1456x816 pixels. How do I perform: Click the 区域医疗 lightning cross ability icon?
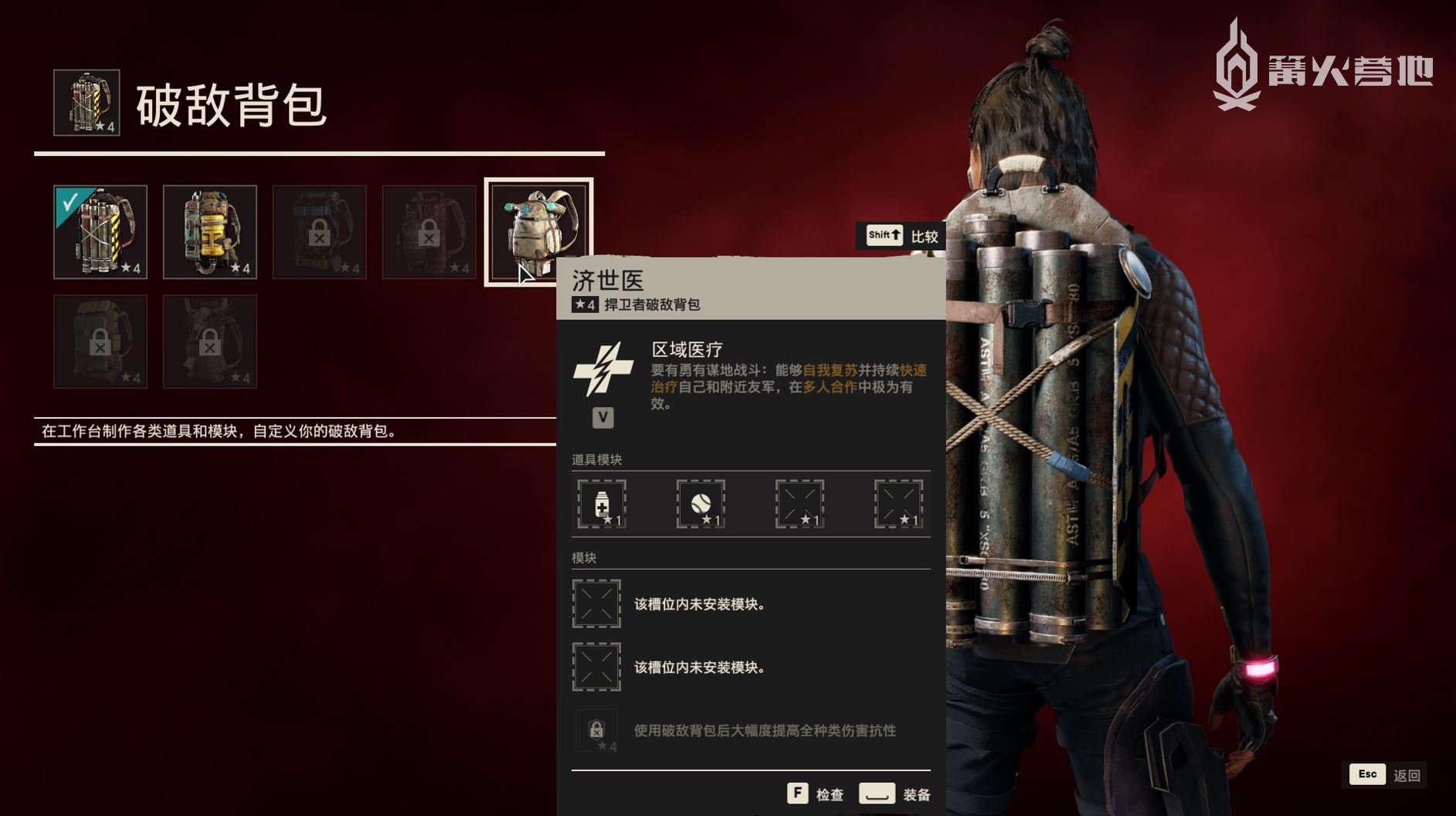point(603,369)
